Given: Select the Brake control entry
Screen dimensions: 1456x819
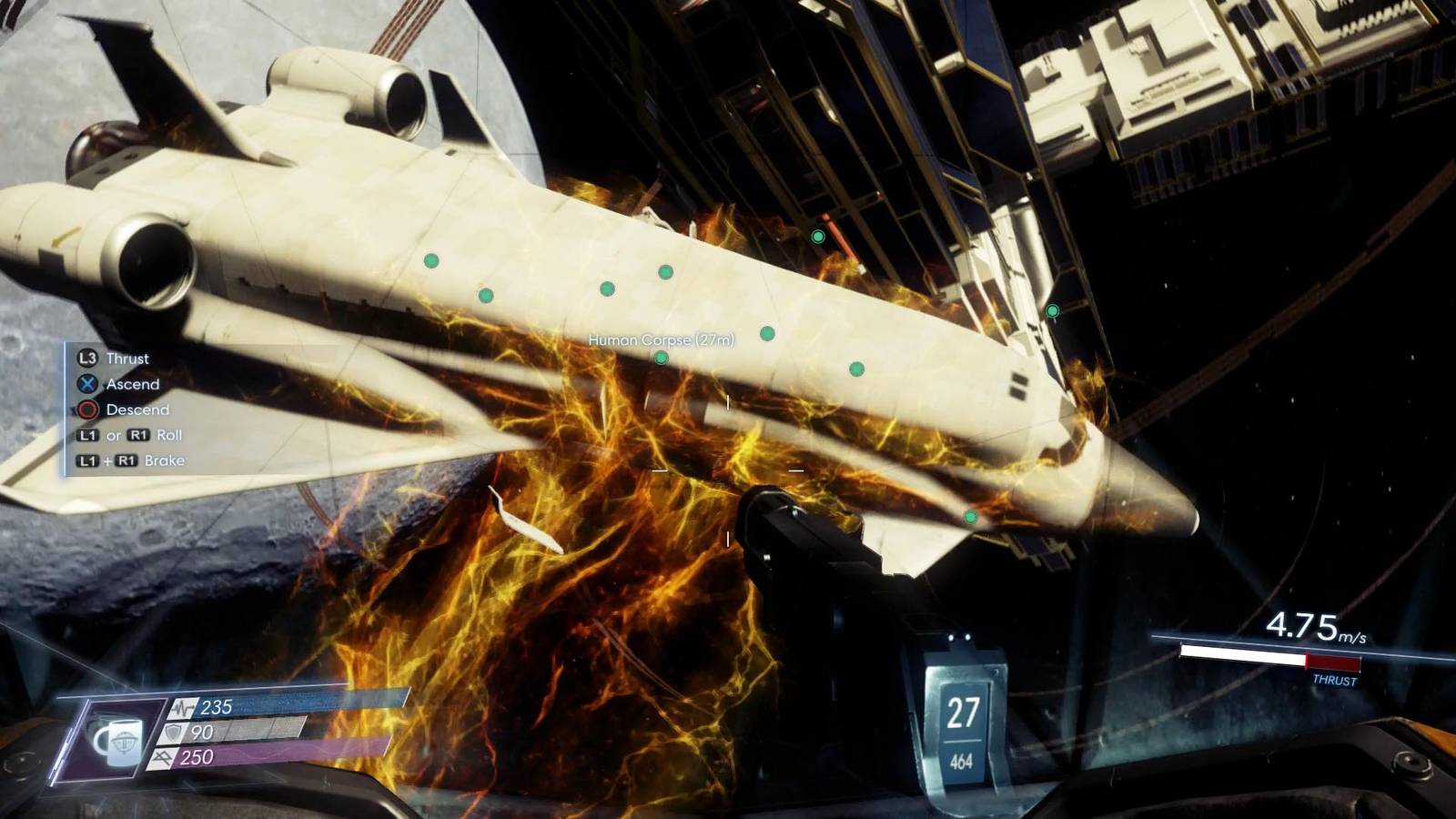Looking at the screenshot, I should coord(167,461).
